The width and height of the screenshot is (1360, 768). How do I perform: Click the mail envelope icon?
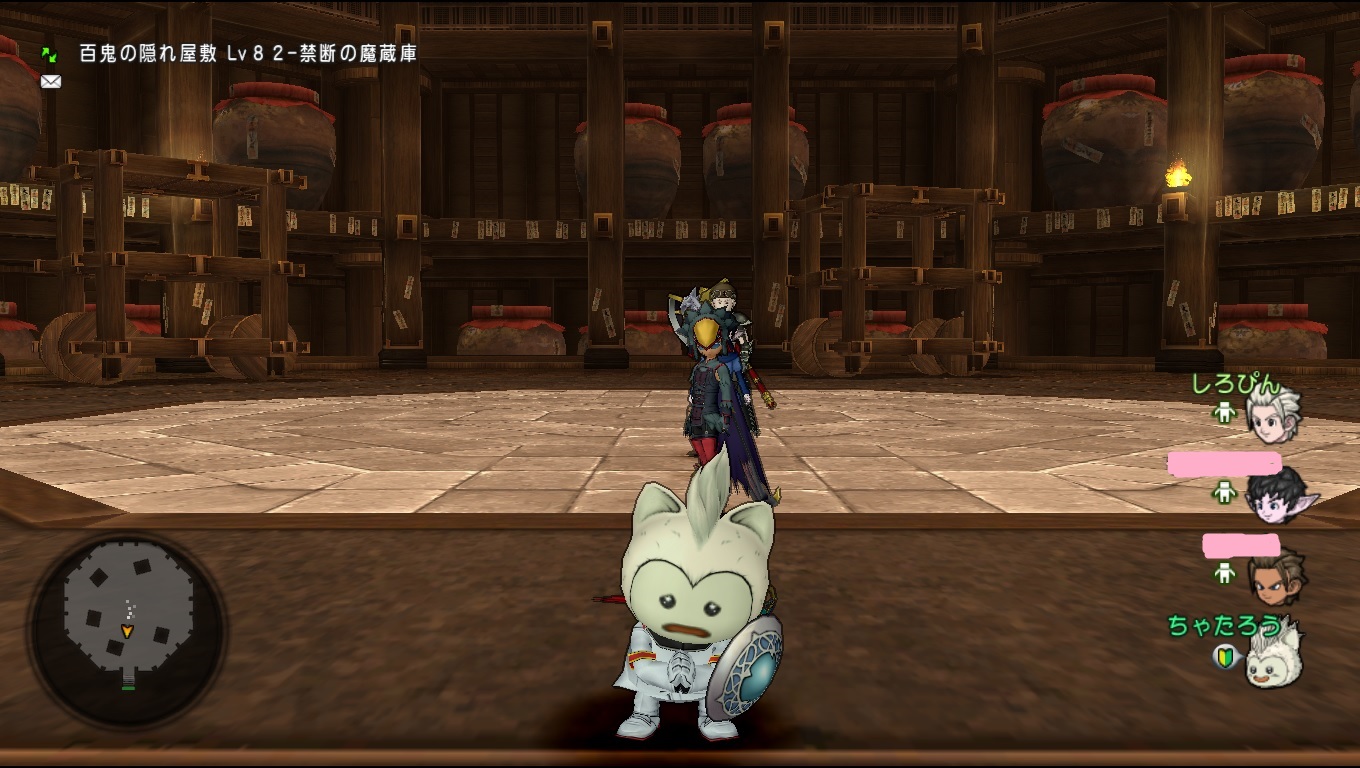(50, 82)
